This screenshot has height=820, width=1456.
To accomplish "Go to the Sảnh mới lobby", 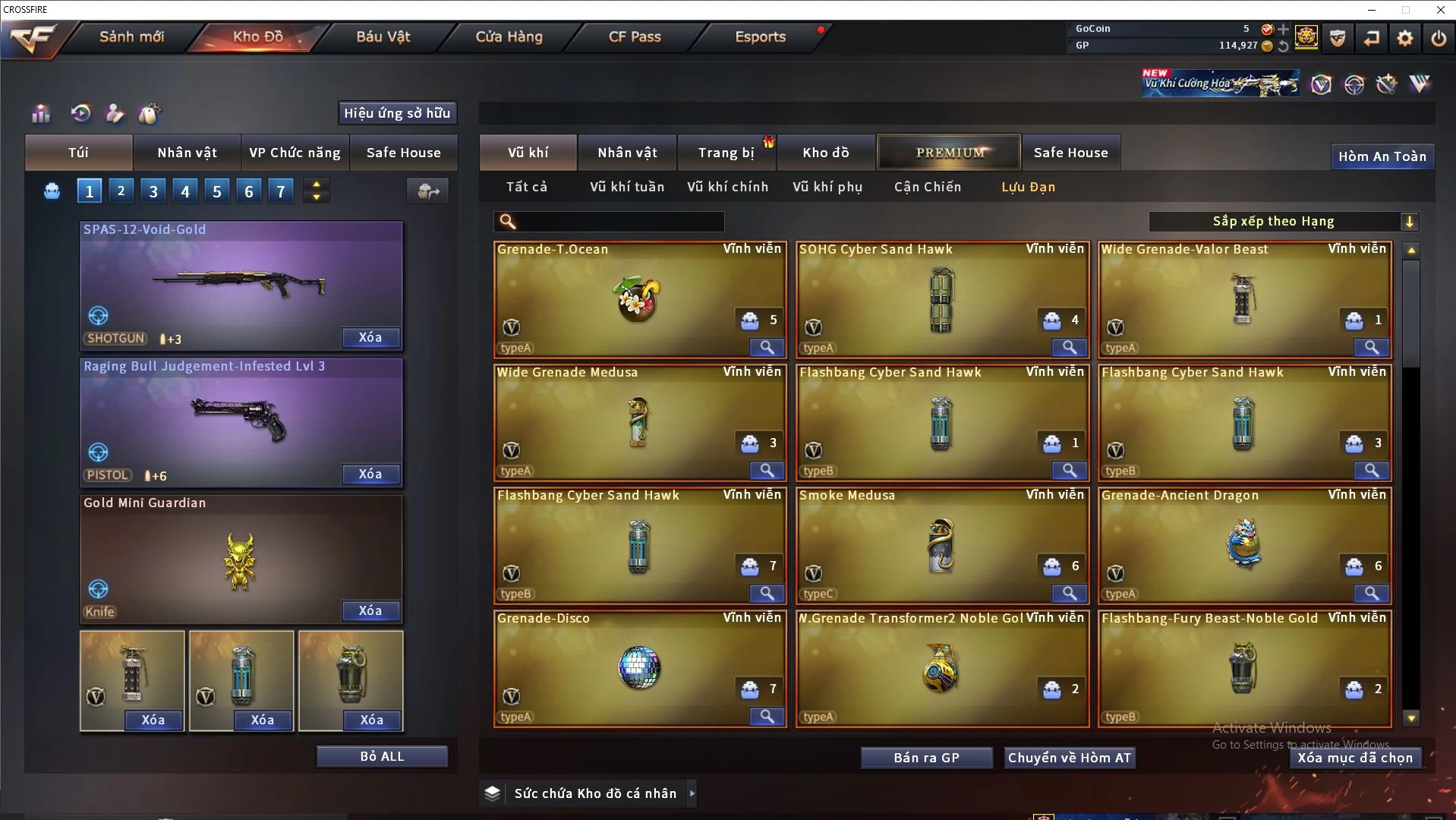I will coord(131,36).
